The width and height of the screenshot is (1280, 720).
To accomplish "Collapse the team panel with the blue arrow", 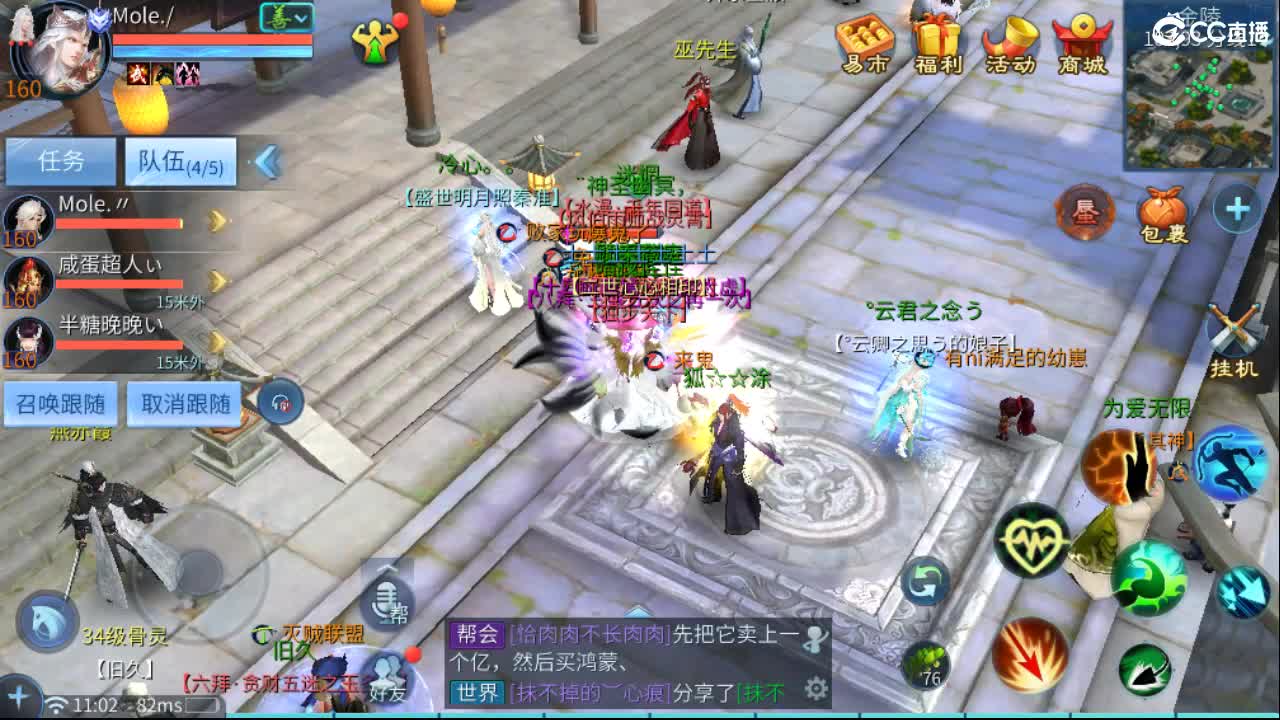I will 268,162.
